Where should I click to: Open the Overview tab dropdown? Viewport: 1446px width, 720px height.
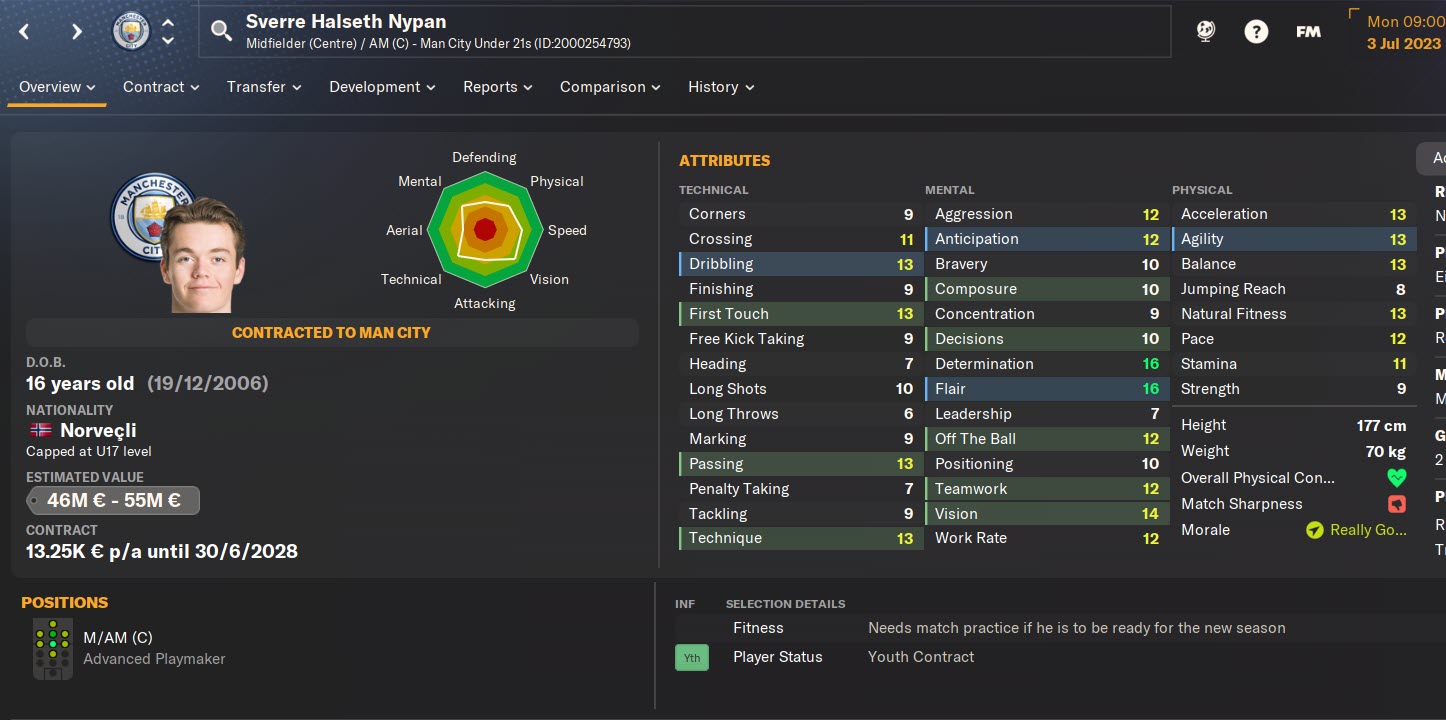pos(57,87)
